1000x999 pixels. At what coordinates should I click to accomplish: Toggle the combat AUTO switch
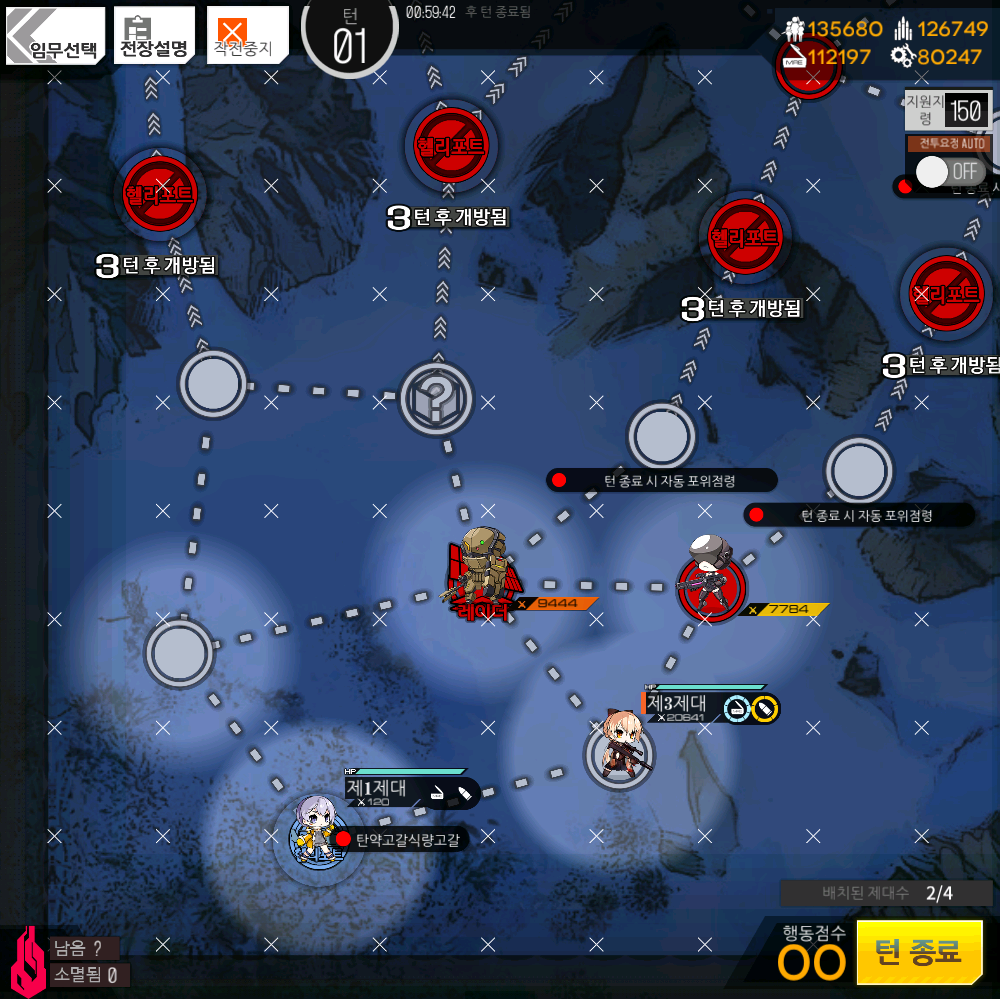[948, 171]
